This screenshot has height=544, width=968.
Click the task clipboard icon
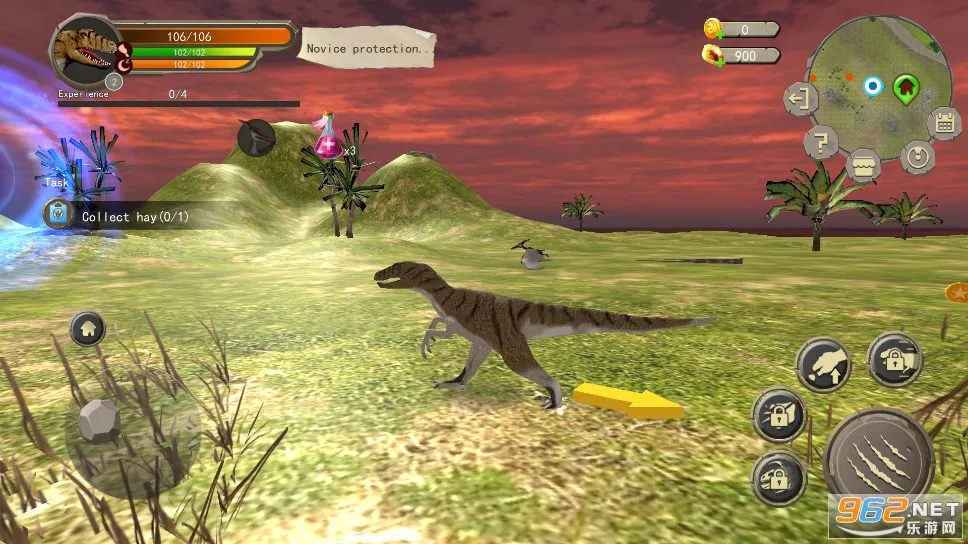coord(59,214)
